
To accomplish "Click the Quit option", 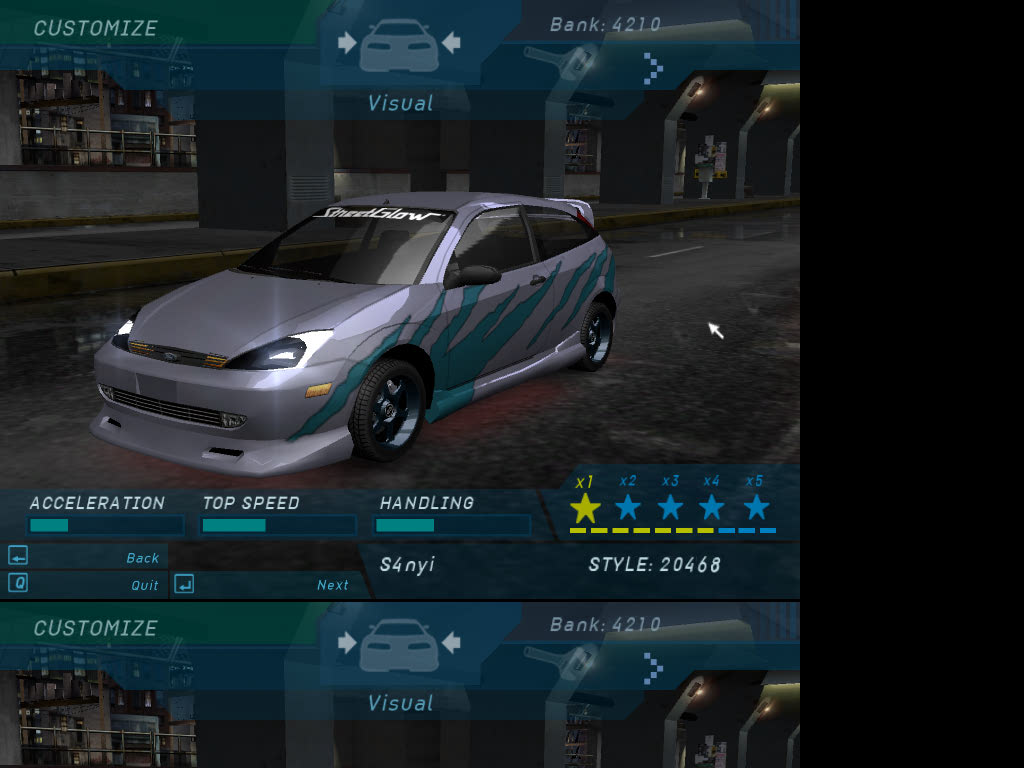I will pos(144,585).
